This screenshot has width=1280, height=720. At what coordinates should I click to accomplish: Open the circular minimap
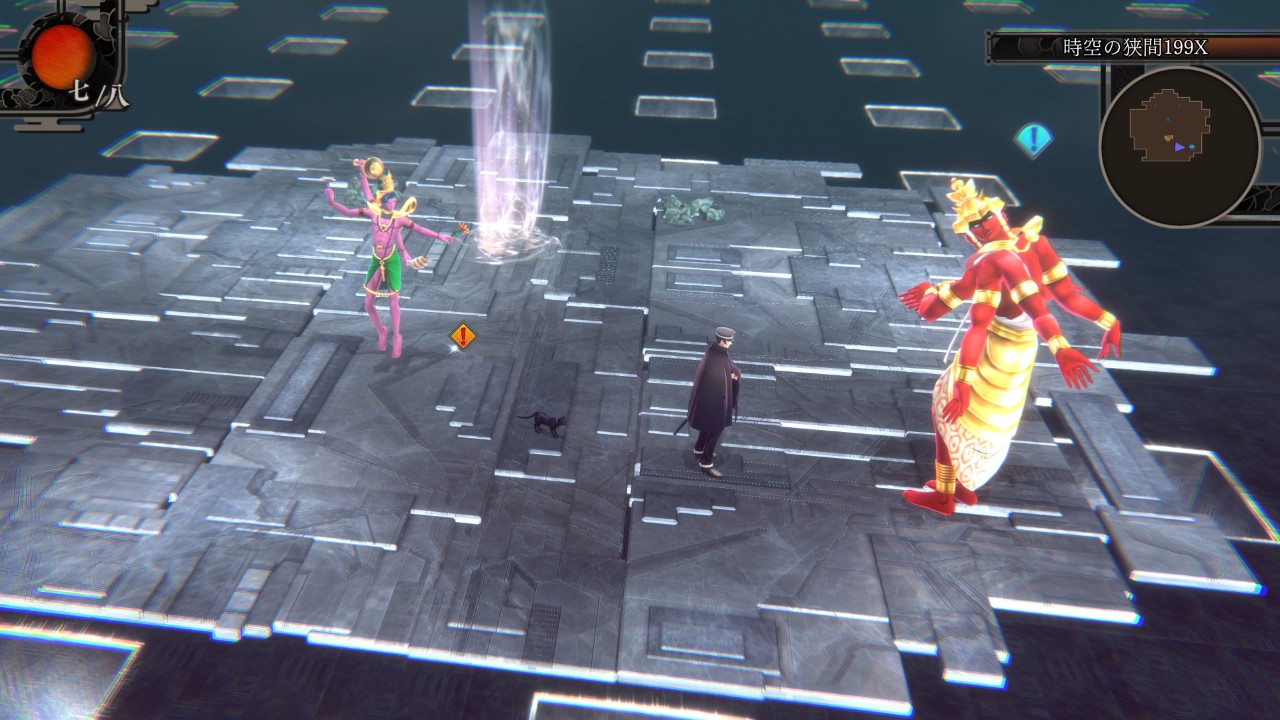[1179, 145]
